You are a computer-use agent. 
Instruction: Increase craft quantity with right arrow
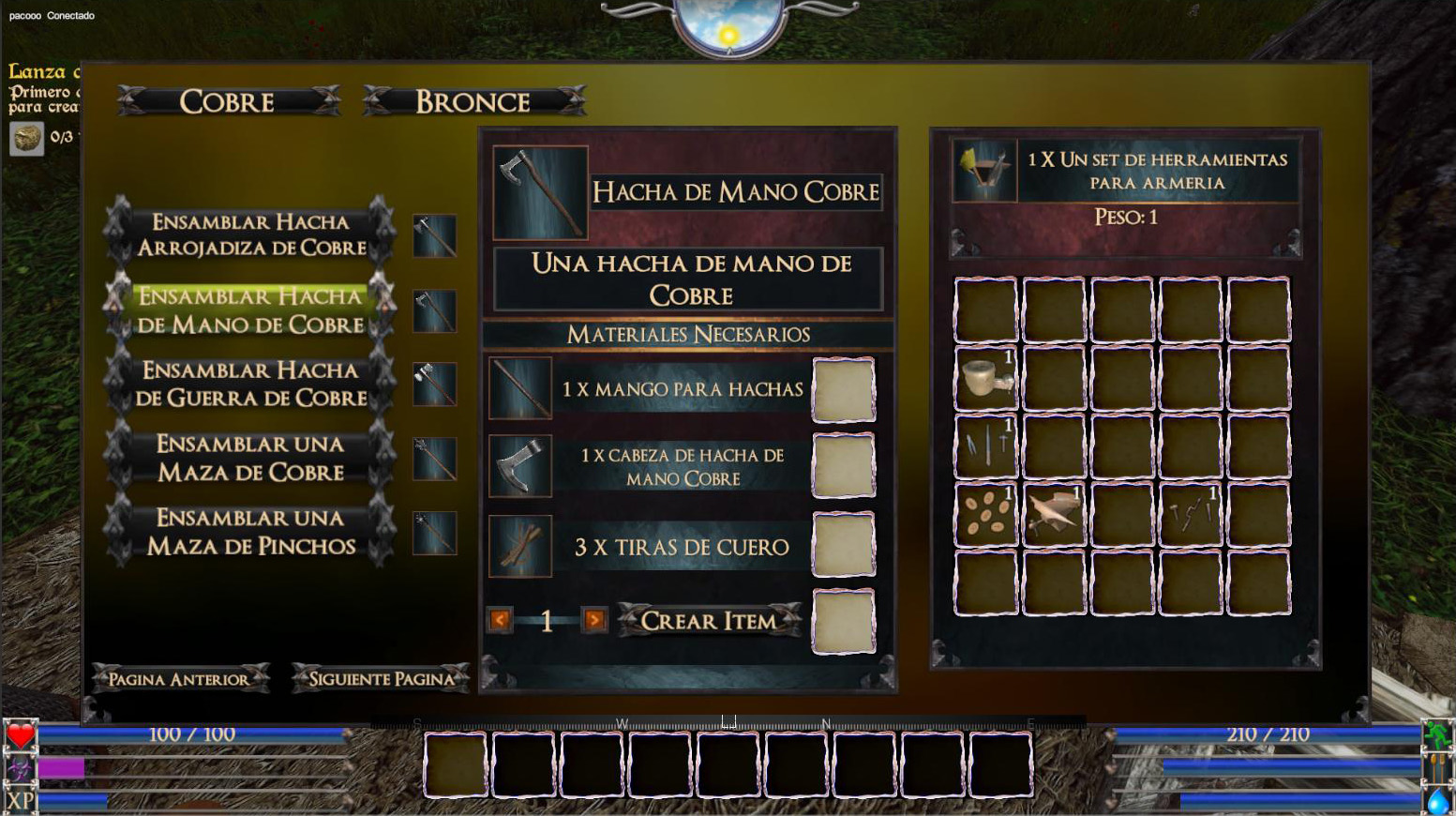[593, 620]
